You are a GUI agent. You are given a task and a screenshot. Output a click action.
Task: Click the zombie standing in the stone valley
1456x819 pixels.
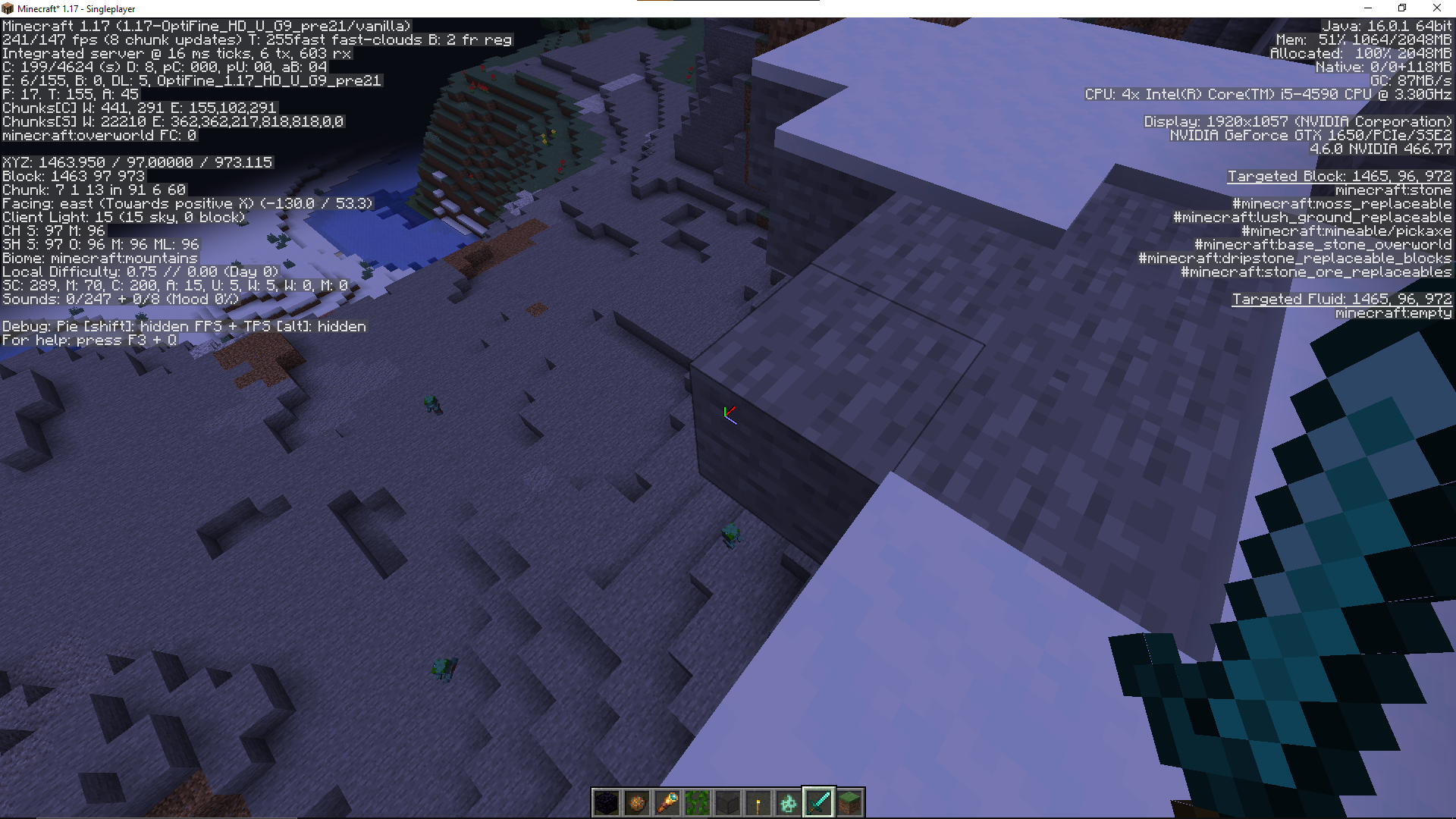point(732,535)
